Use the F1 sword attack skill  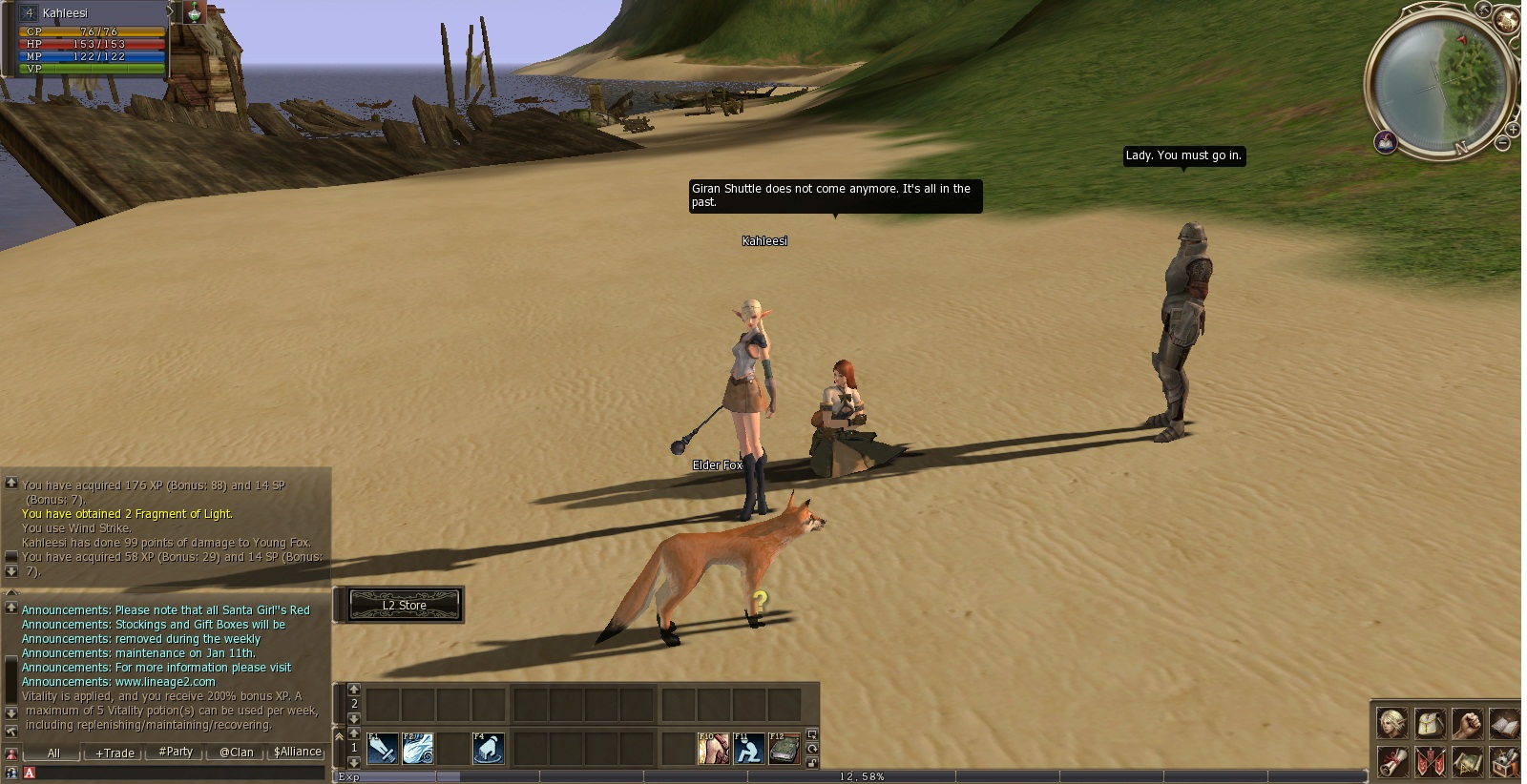[382, 749]
